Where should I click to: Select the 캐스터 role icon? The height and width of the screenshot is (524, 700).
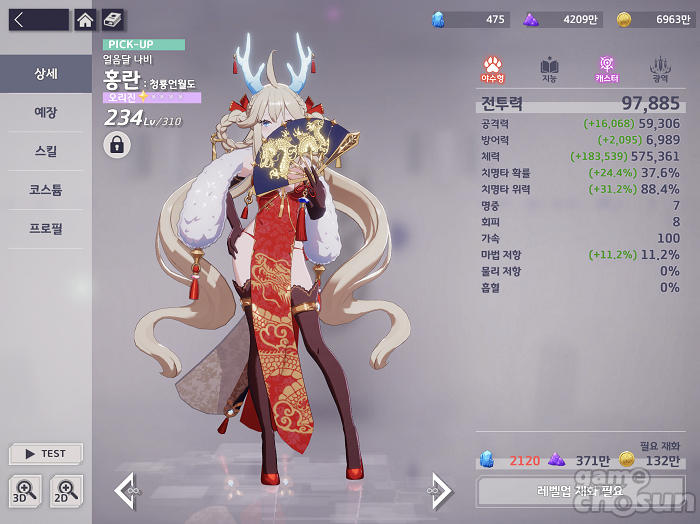coord(606,69)
